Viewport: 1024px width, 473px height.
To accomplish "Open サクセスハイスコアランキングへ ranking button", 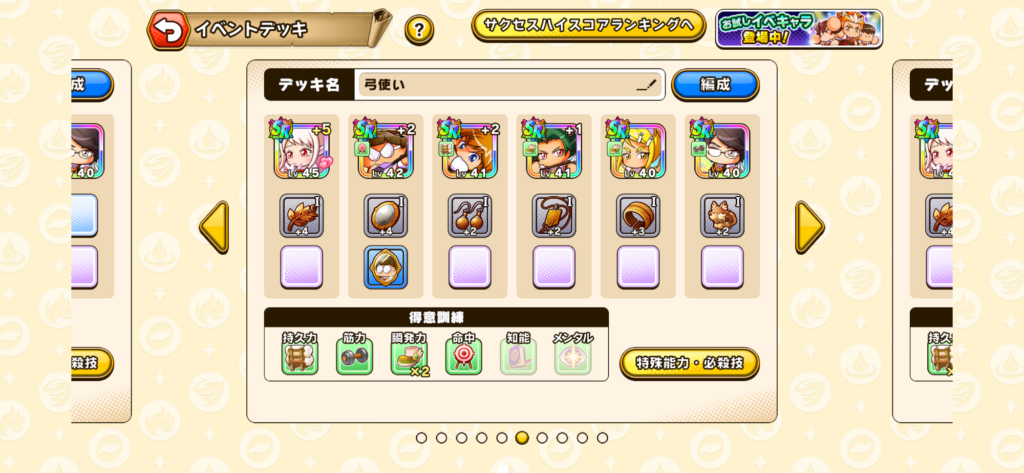I will pyautogui.click(x=588, y=27).
